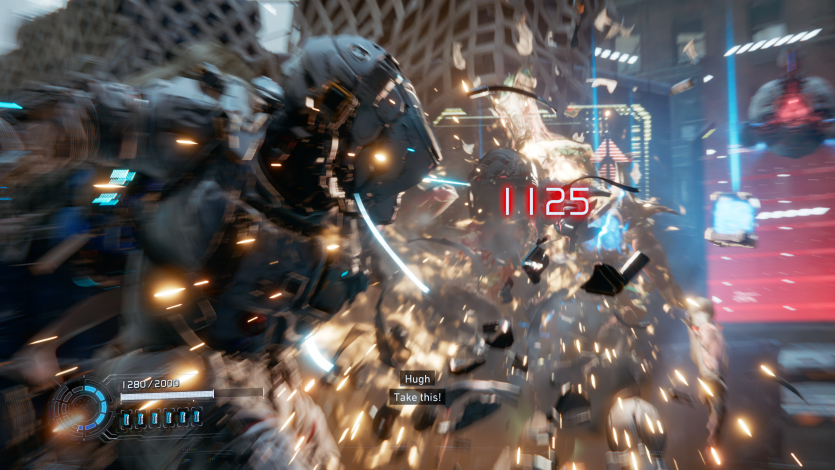Screen dimensions: 835x470
Task: Click the circular blue segmented gauge
Action: (x=83, y=408)
